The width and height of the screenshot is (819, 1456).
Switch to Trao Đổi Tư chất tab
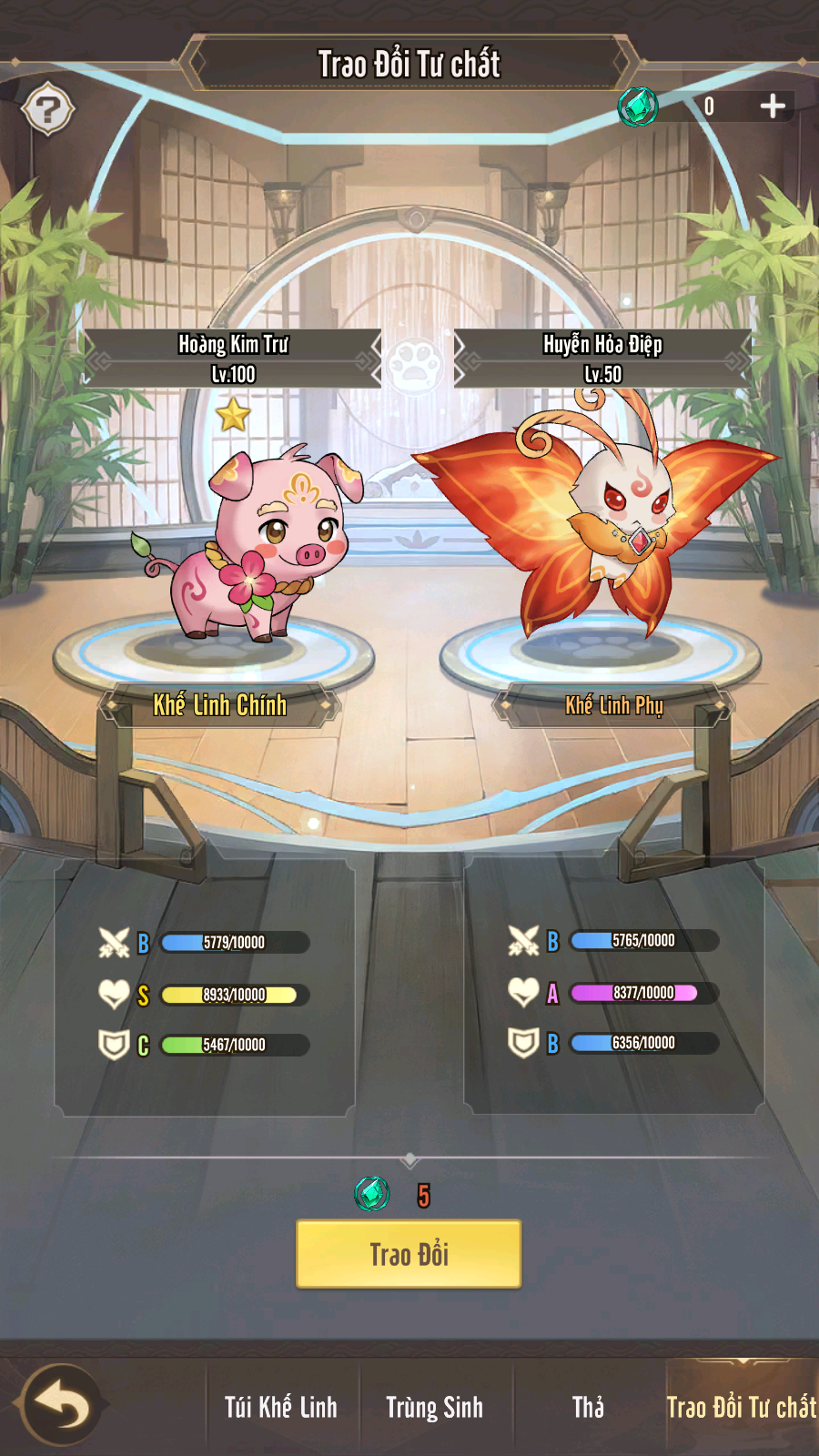click(741, 1407)
